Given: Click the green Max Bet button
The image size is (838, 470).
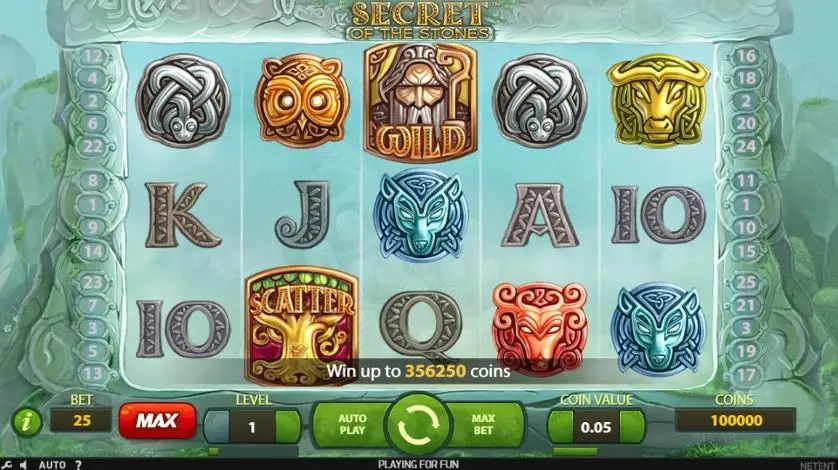Looking at the screenshot, I should pyautogui.click(x=485, y=424).
